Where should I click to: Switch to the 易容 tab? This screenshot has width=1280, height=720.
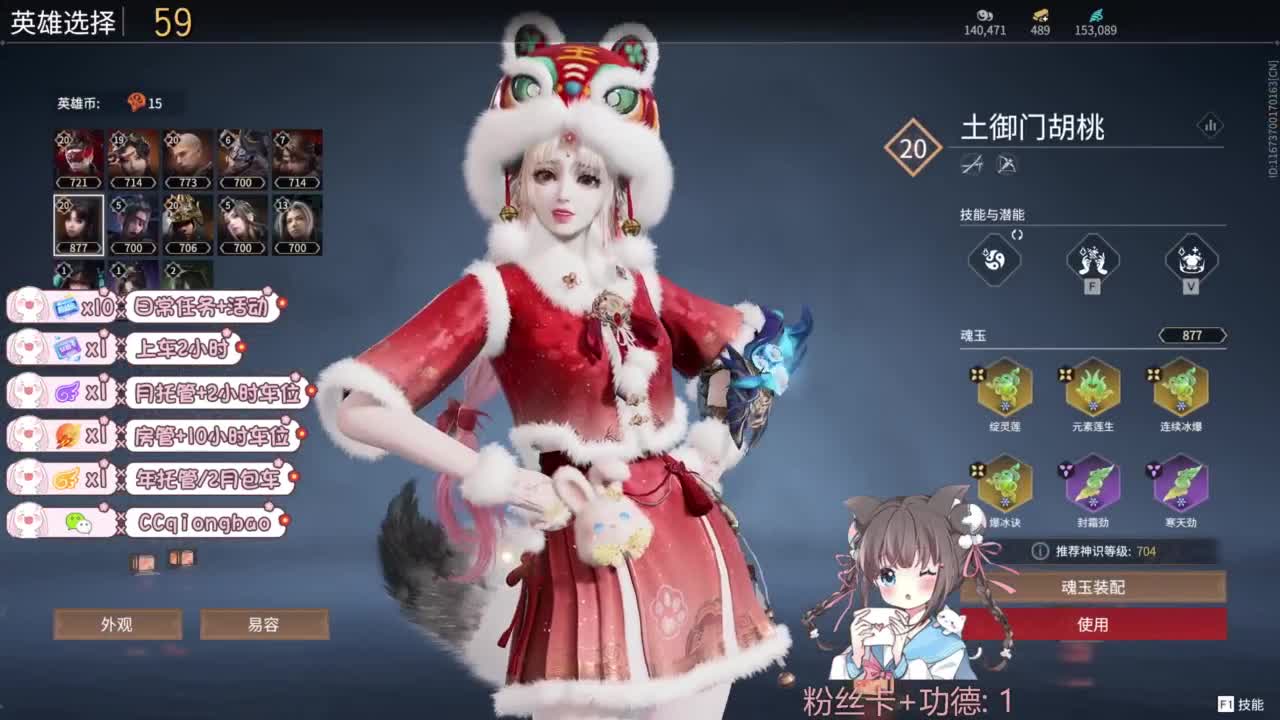click(x=266, y=623)
